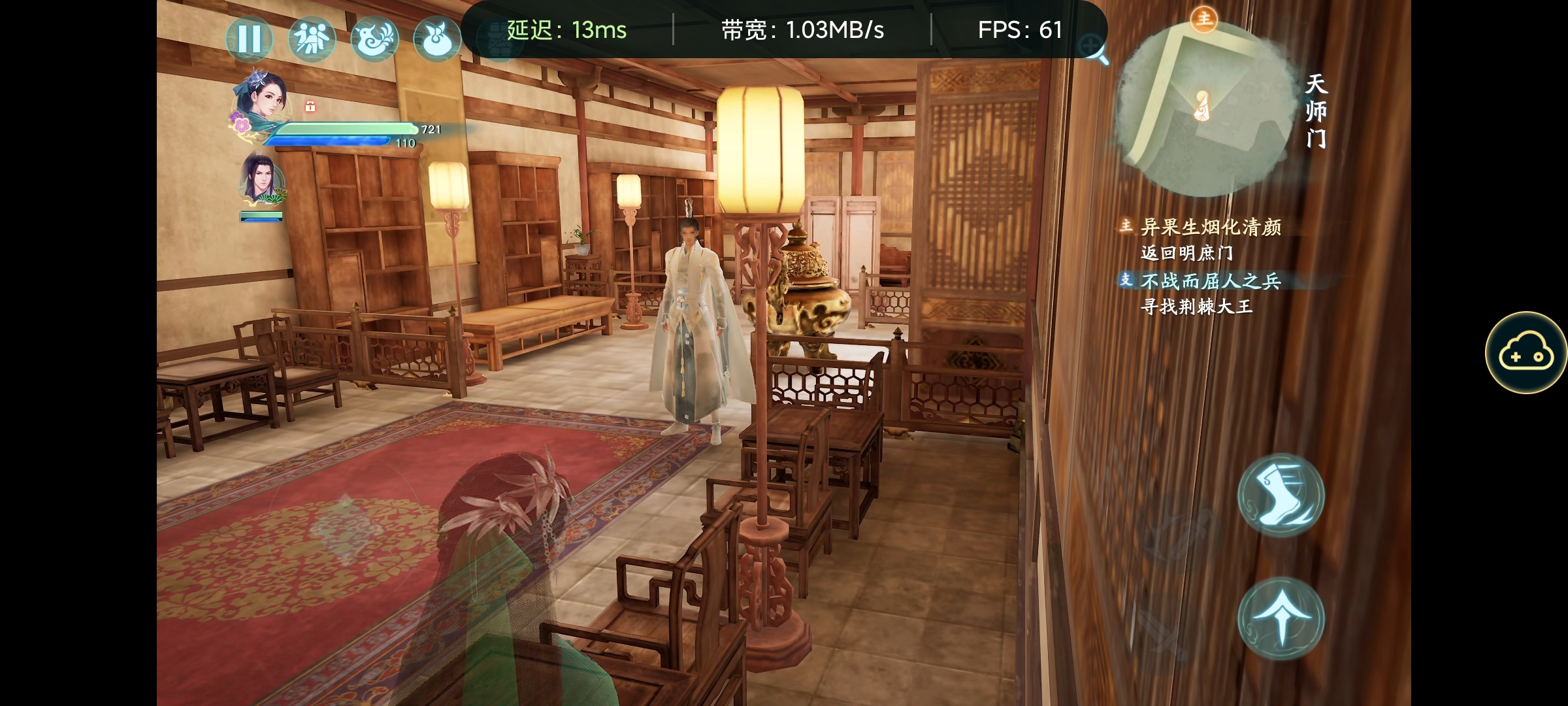Track side quest 不战而屈人之兵
The width and height of the screenshot is (1568, 706).
(x=1210, y=281)
